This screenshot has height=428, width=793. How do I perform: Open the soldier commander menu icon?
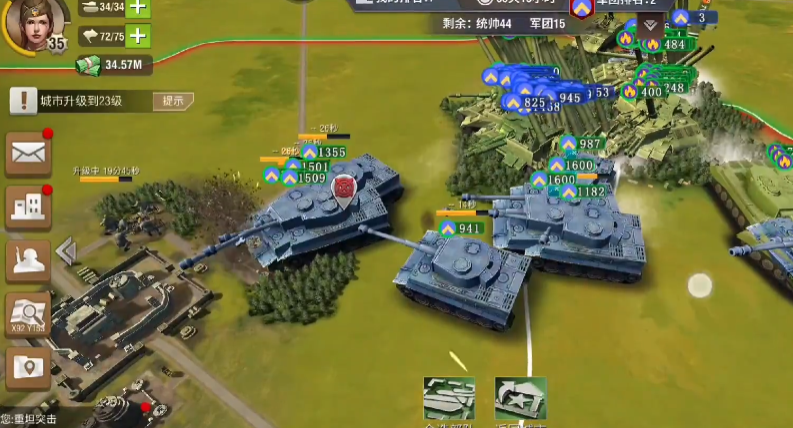tap(28, 259)
